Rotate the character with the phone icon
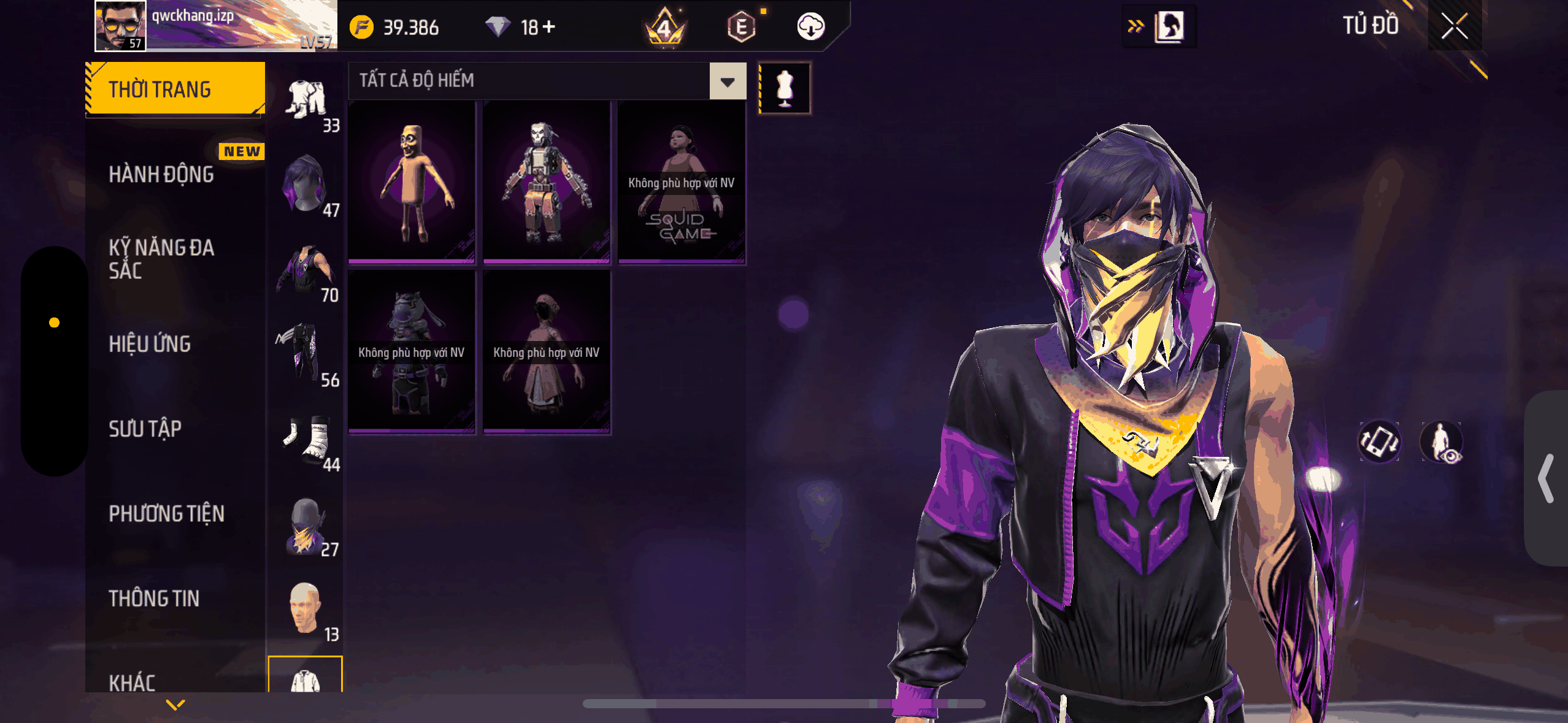 (1379, 442)
